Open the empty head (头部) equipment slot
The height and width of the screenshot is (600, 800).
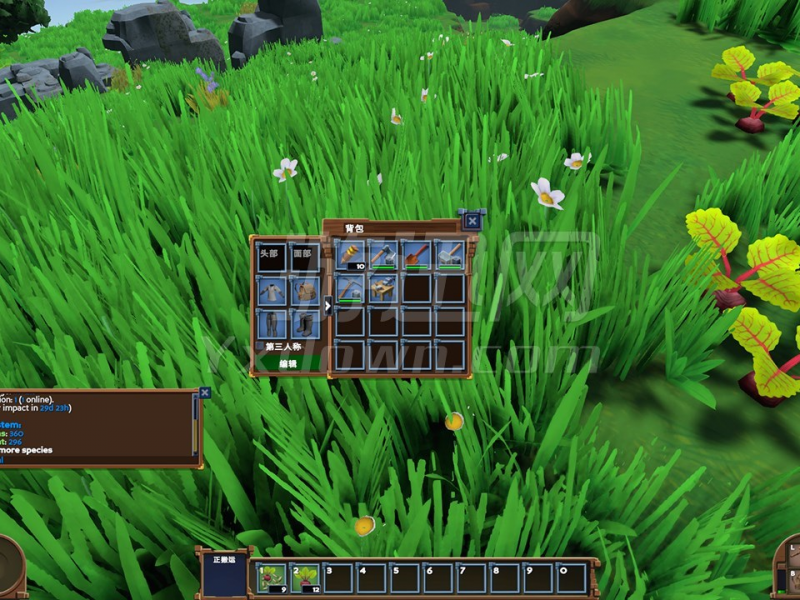(270, 256)
